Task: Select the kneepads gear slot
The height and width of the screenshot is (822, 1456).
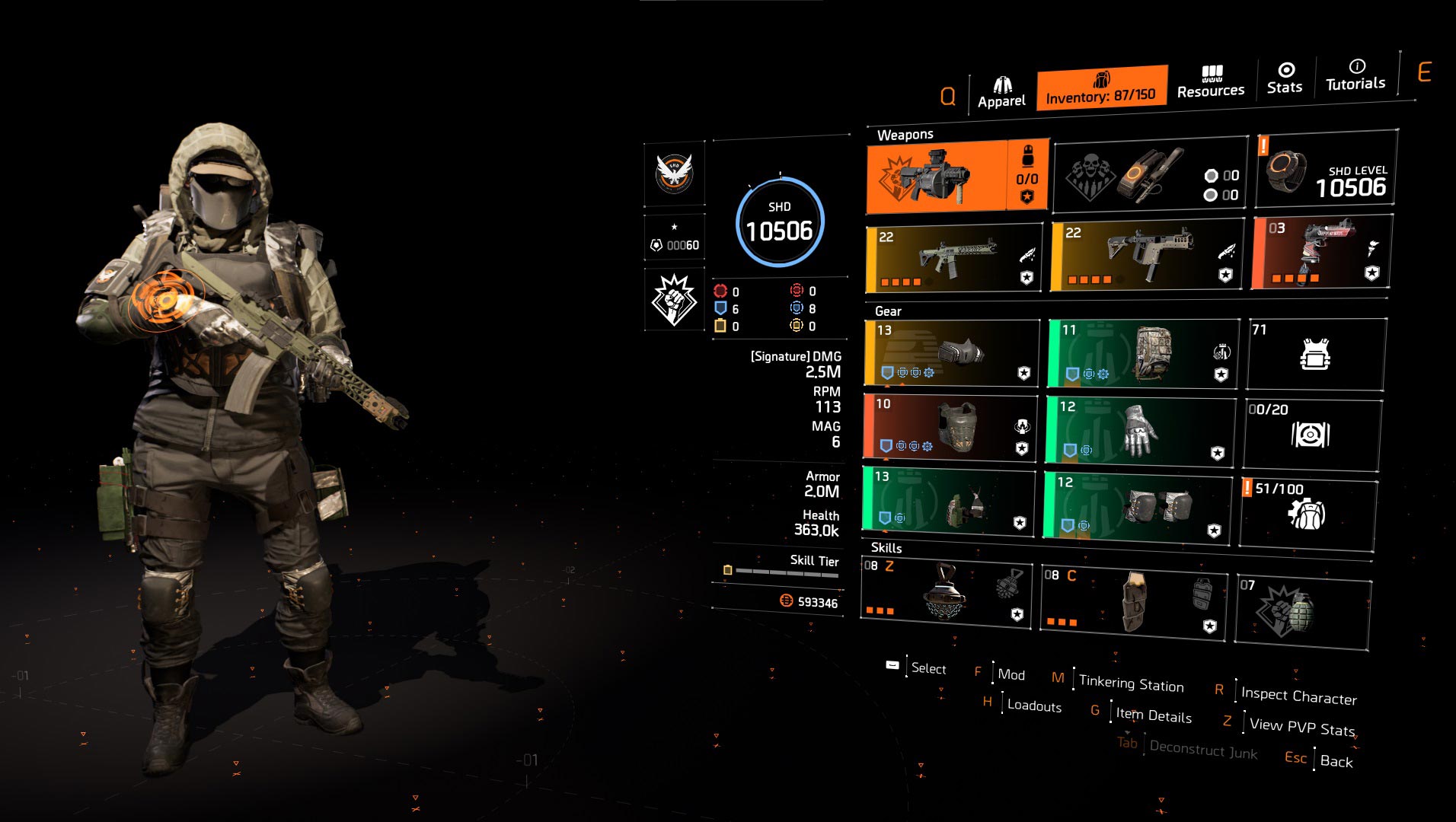Action: (x=1137, y=503)
